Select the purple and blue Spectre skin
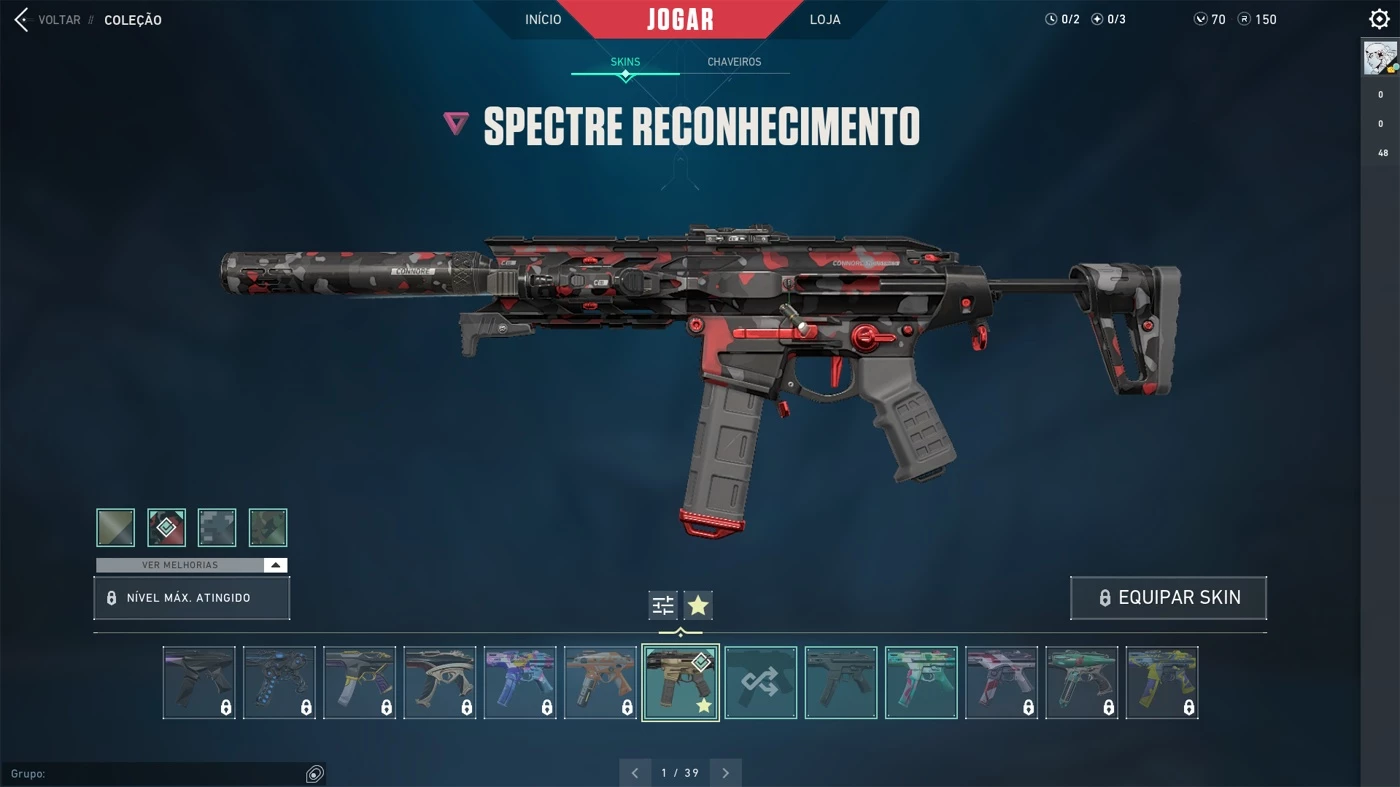This screenshot has height=787, width=1400. coord(520,683)
